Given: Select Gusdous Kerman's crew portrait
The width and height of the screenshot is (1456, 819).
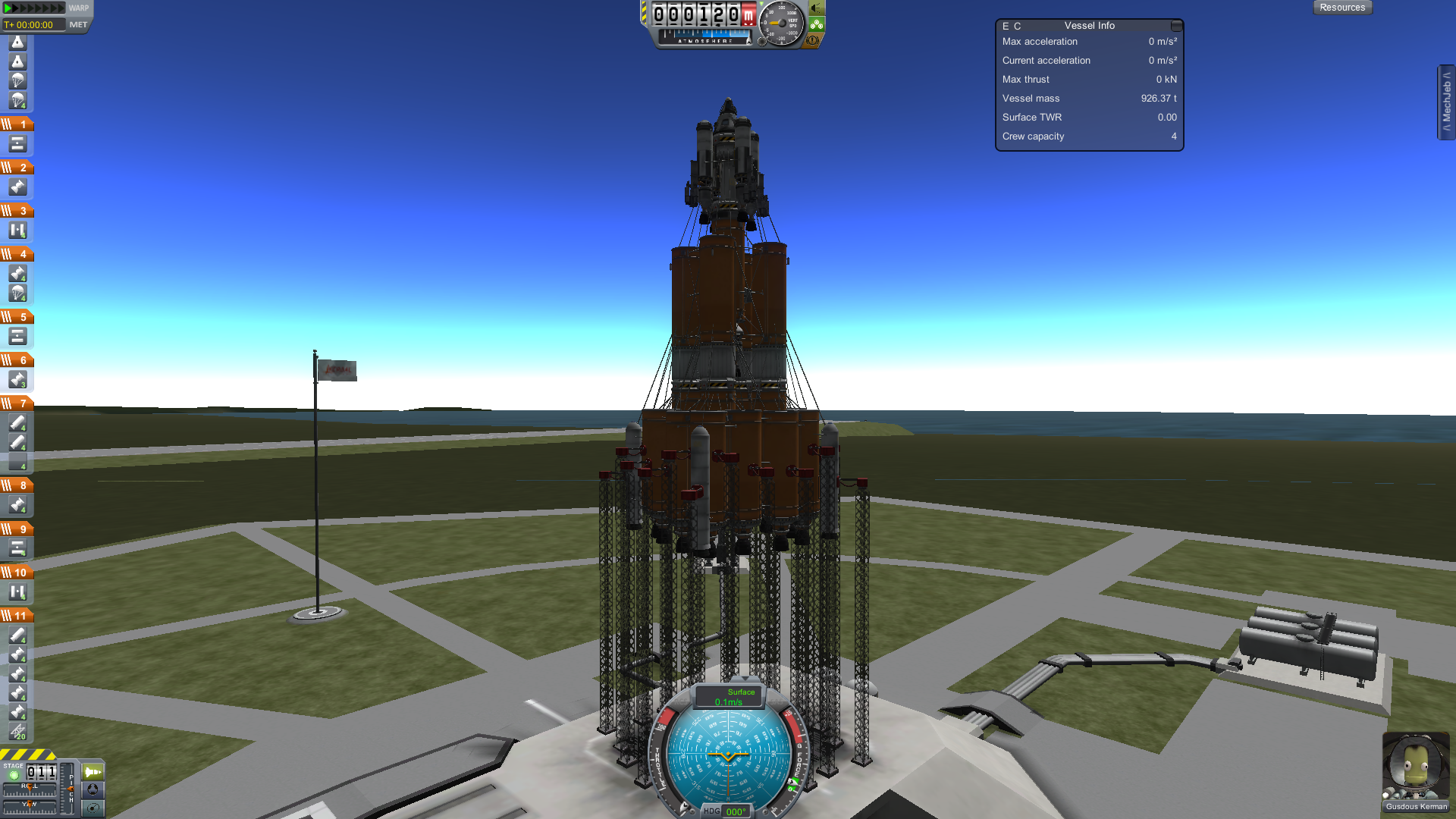Looking at the screenshot, I should click(1415, 766).
